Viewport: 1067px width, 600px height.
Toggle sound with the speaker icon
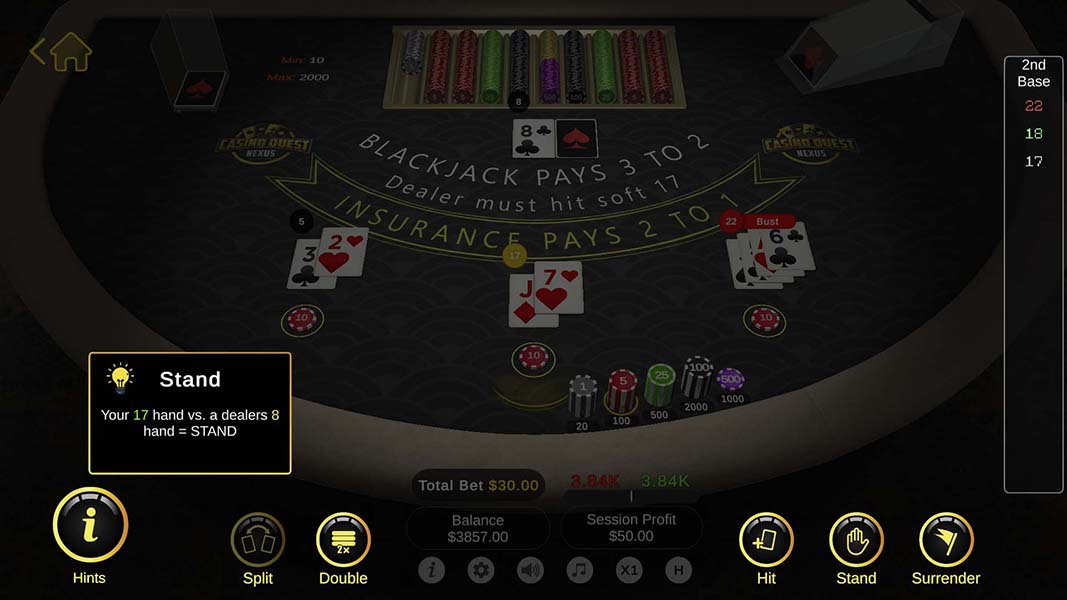(530, 570)
